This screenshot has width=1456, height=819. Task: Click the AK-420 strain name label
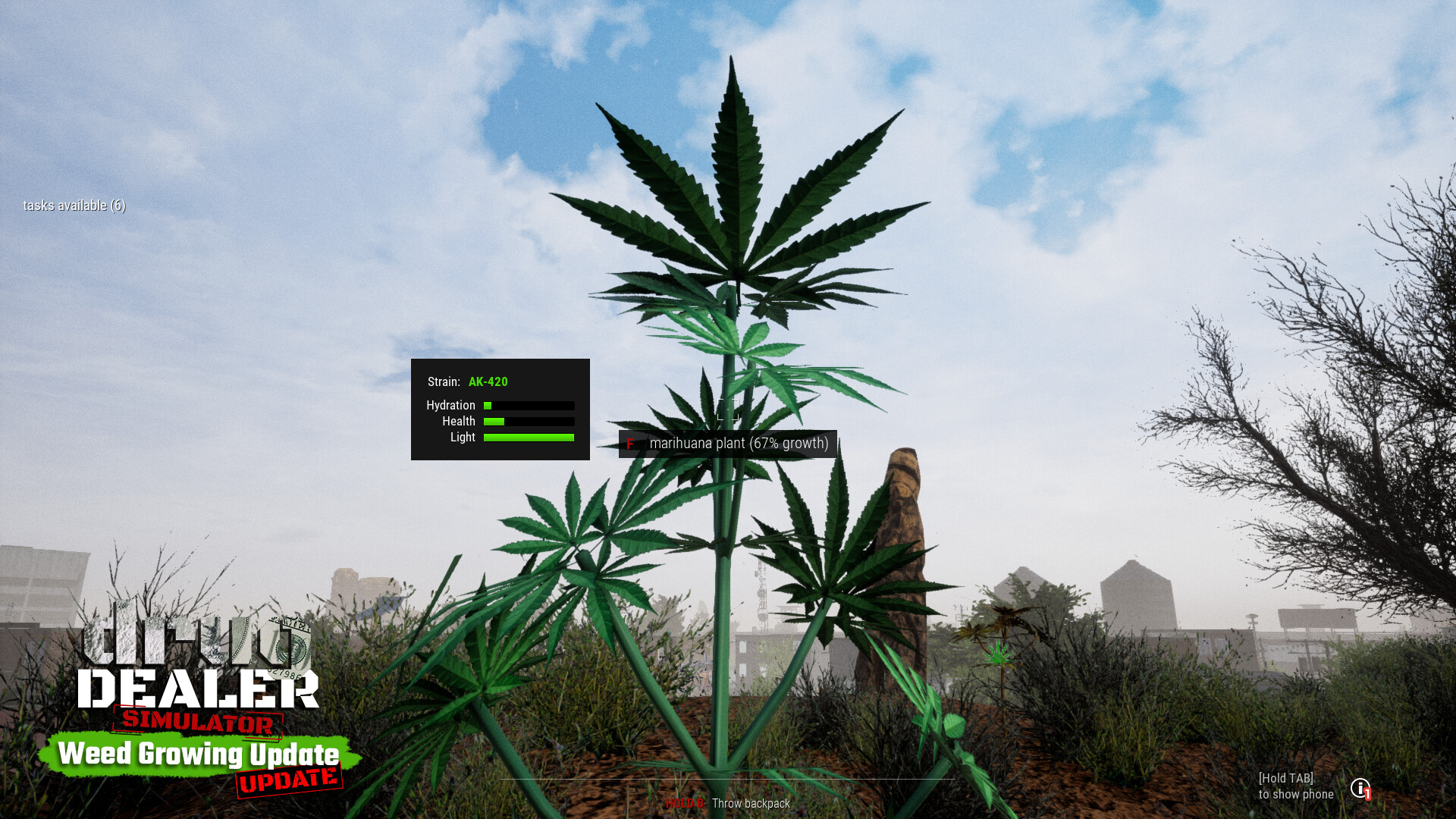[489, 382]
